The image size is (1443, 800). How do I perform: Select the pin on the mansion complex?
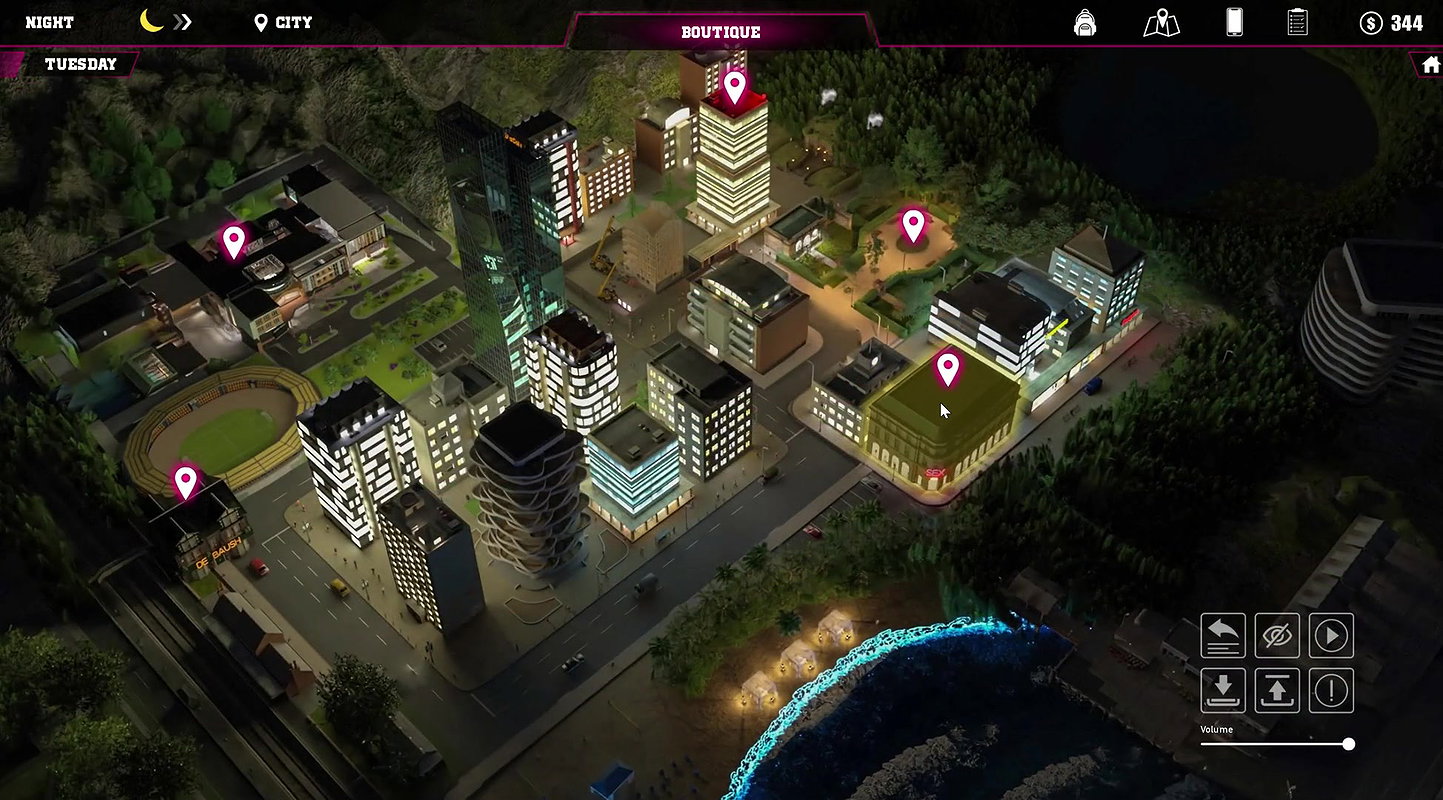click(x=233, y=240)
